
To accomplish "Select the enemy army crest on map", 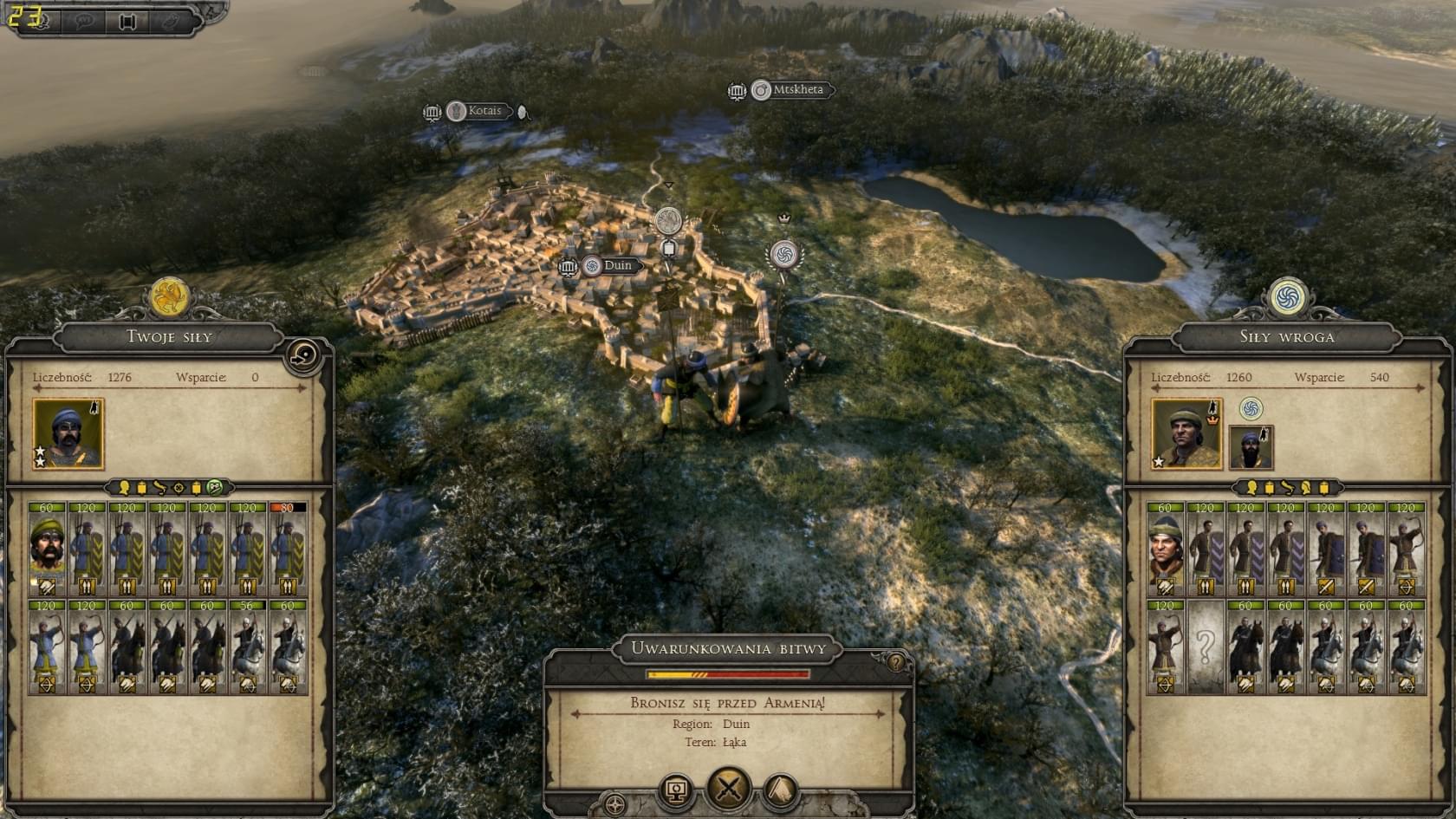I will coord(783,254).
